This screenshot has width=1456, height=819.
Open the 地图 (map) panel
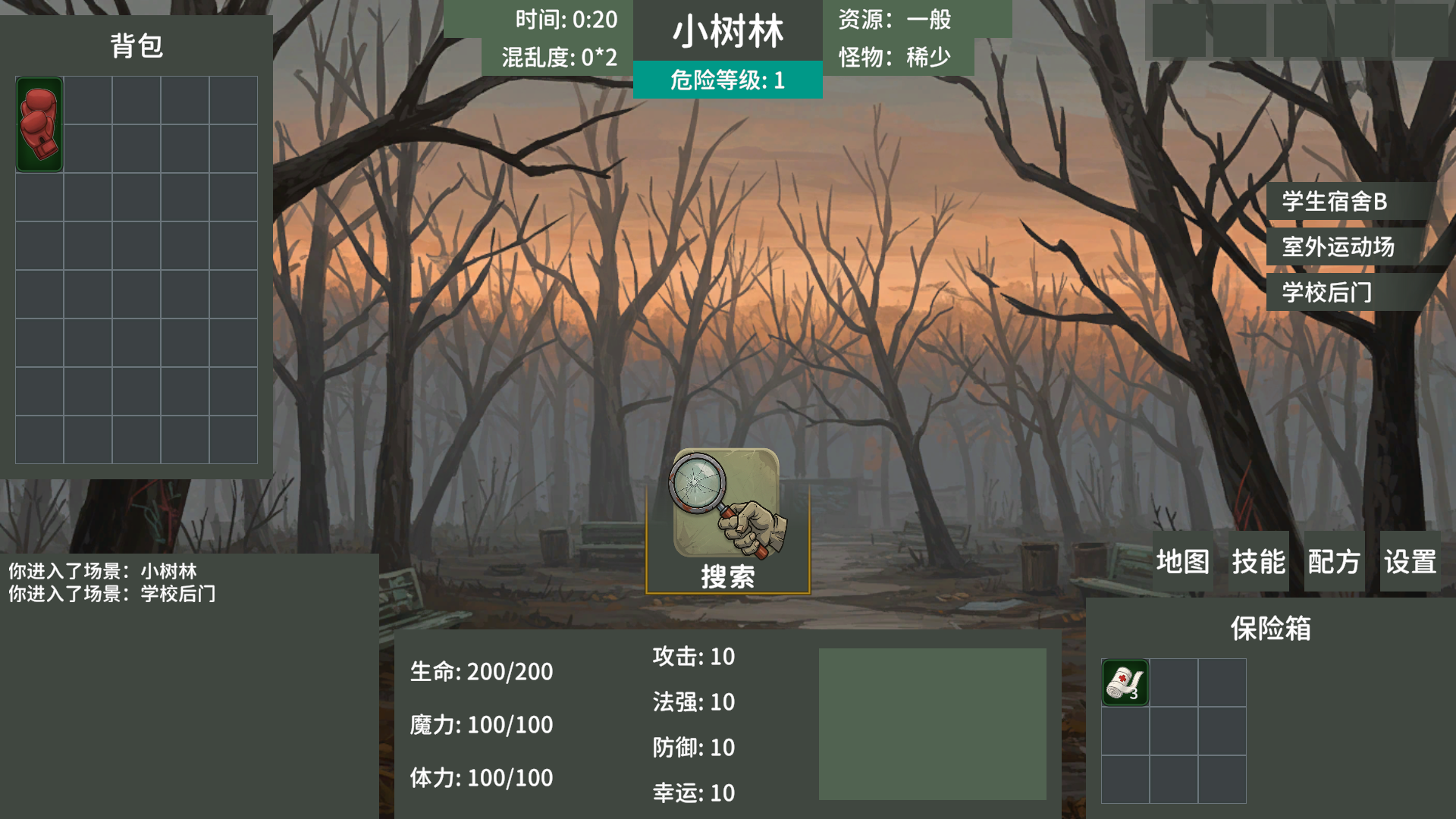coord(1182,561)
